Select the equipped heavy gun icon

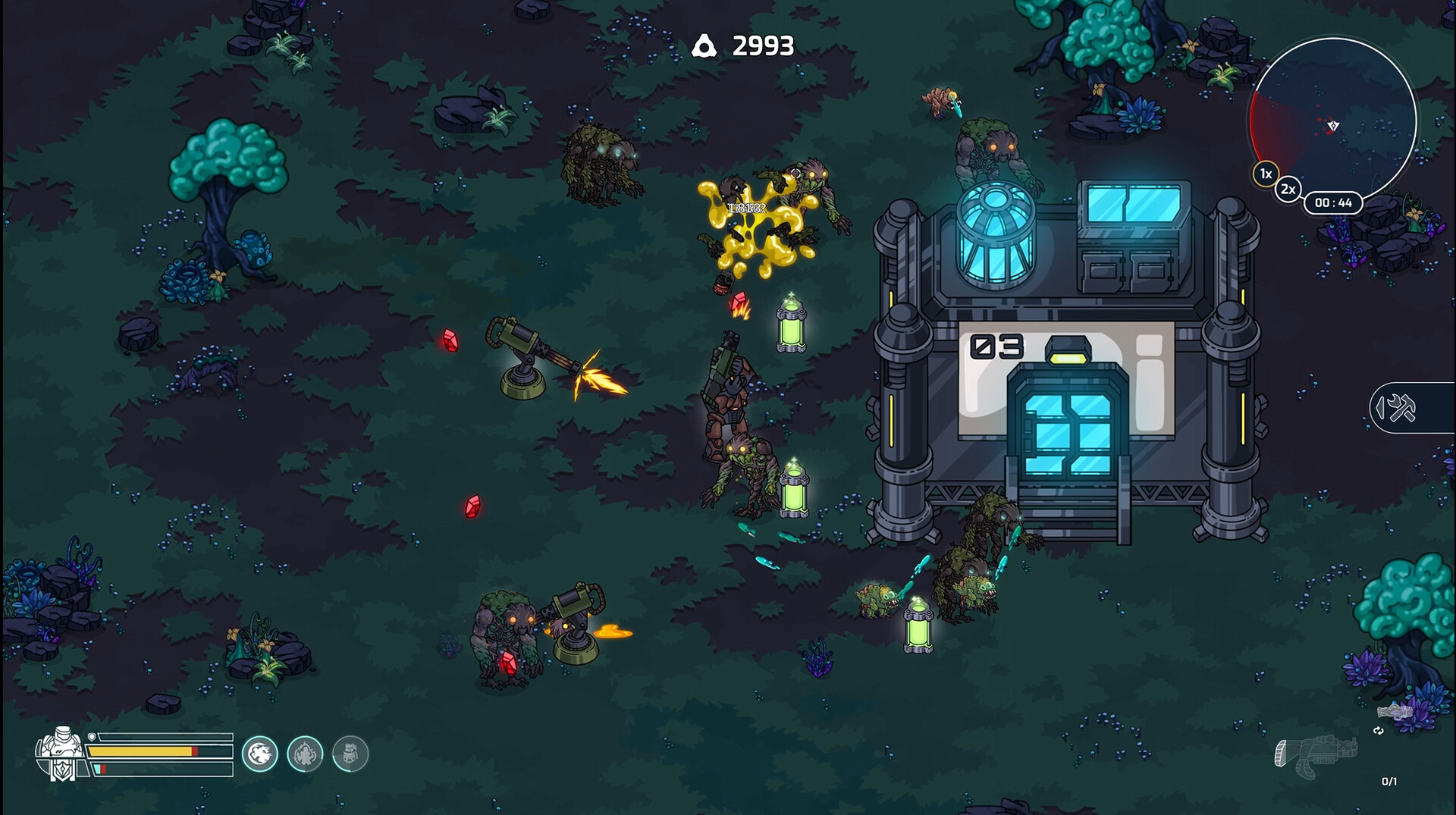(1314, 755)
